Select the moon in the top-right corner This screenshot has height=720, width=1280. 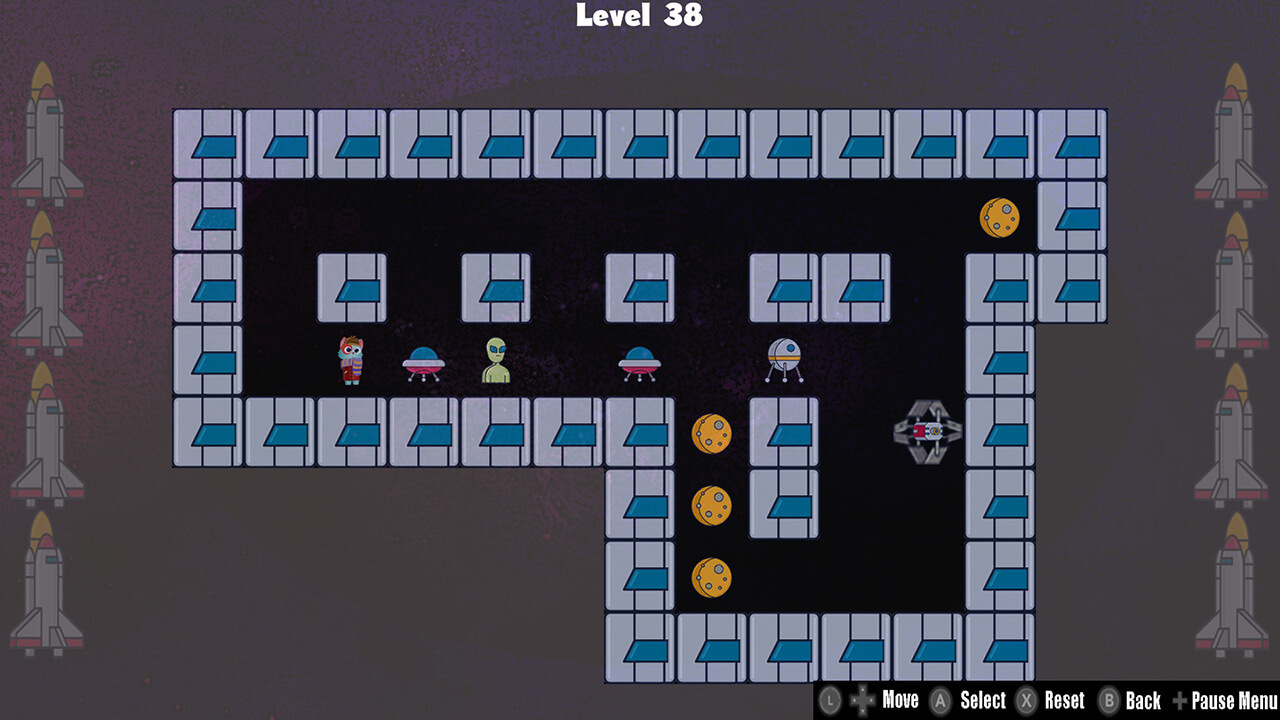[998, 217]
